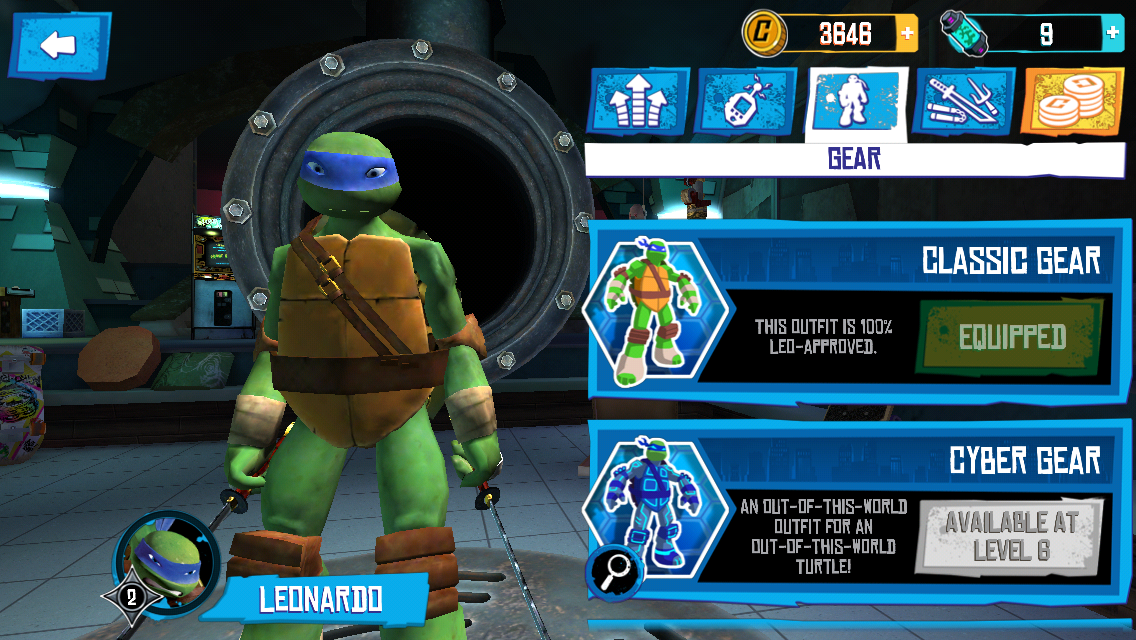The height and width of the screenshot is (640, 1136).
Task: Open the upgrade arrows tab
Action: tap(637, 103)
